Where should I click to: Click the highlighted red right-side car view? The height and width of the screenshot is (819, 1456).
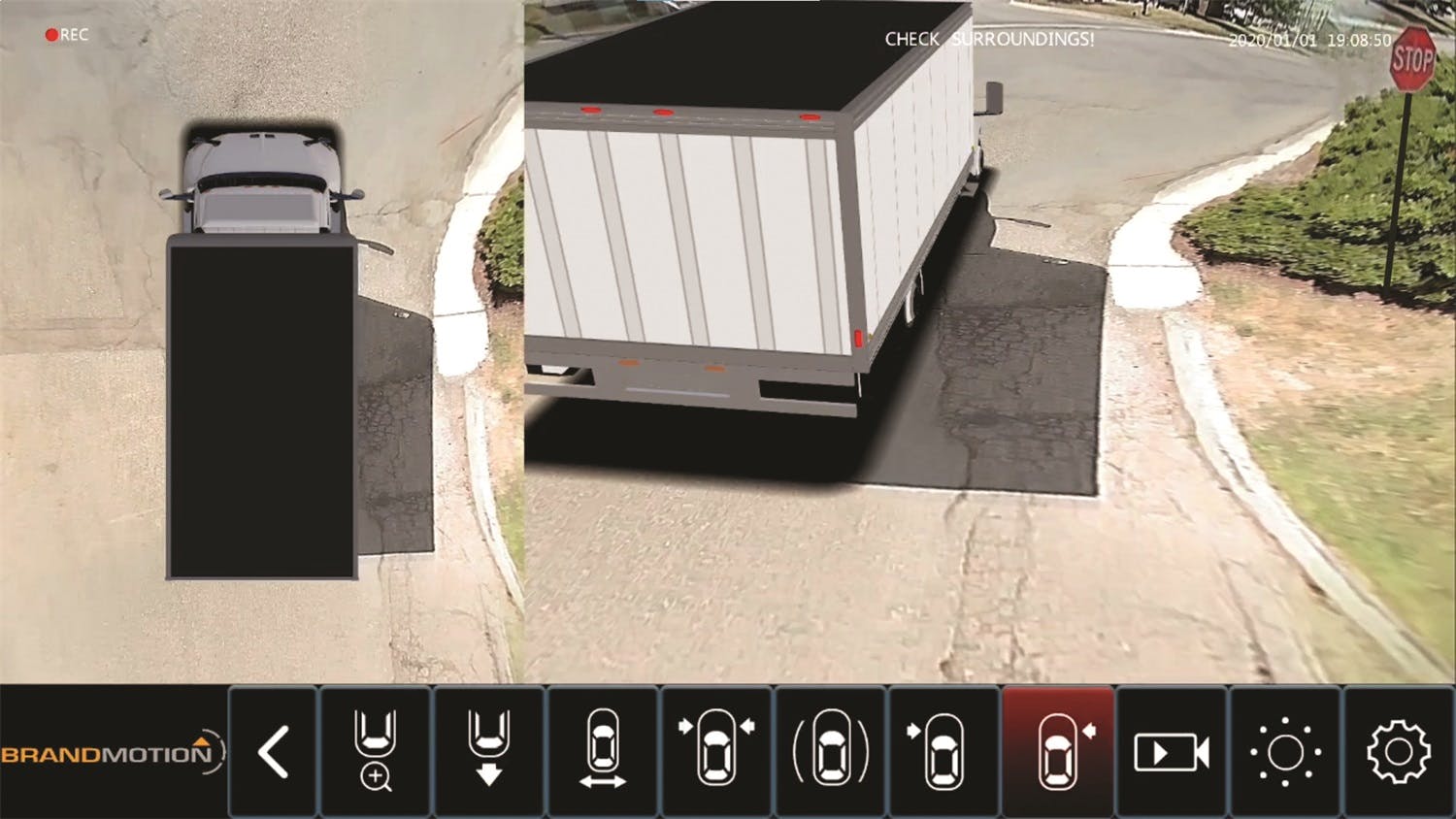pyautogui.click(x=1057, y=752)
